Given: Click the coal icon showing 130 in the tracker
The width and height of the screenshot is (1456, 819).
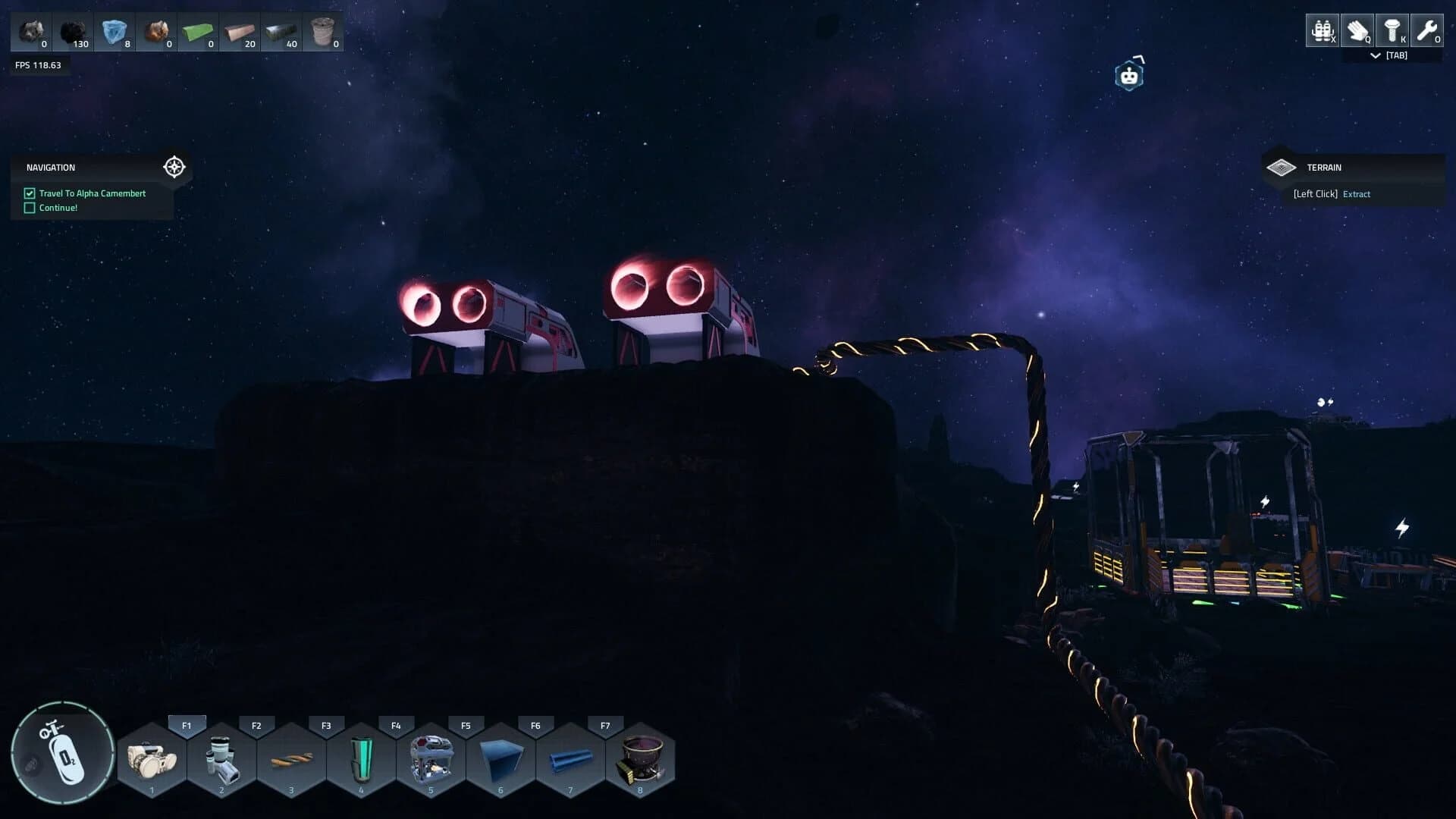Looking at the screenshot, I should pyautogui.click(x=70, y=30).
